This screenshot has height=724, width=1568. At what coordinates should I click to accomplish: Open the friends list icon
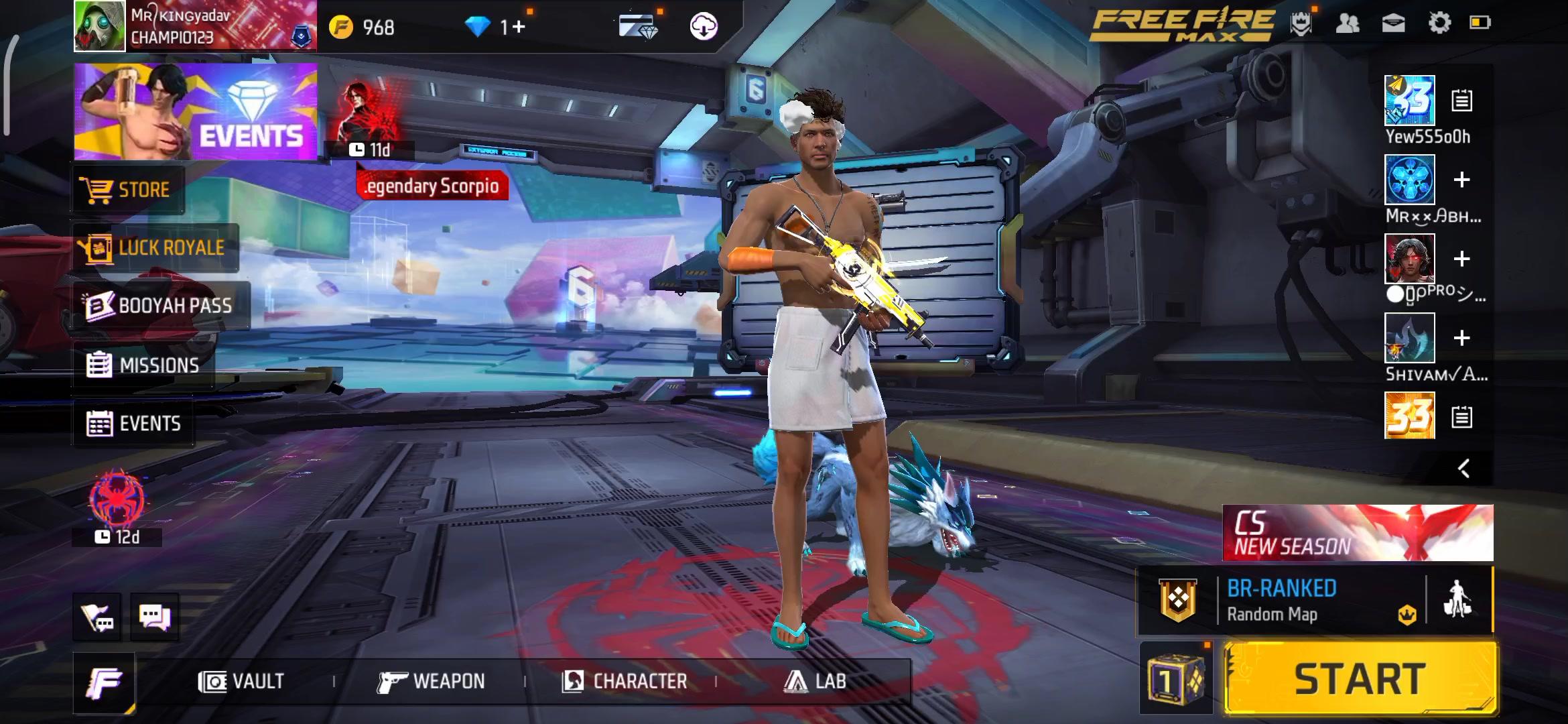pyautogui.click(x=1348, y=23)
